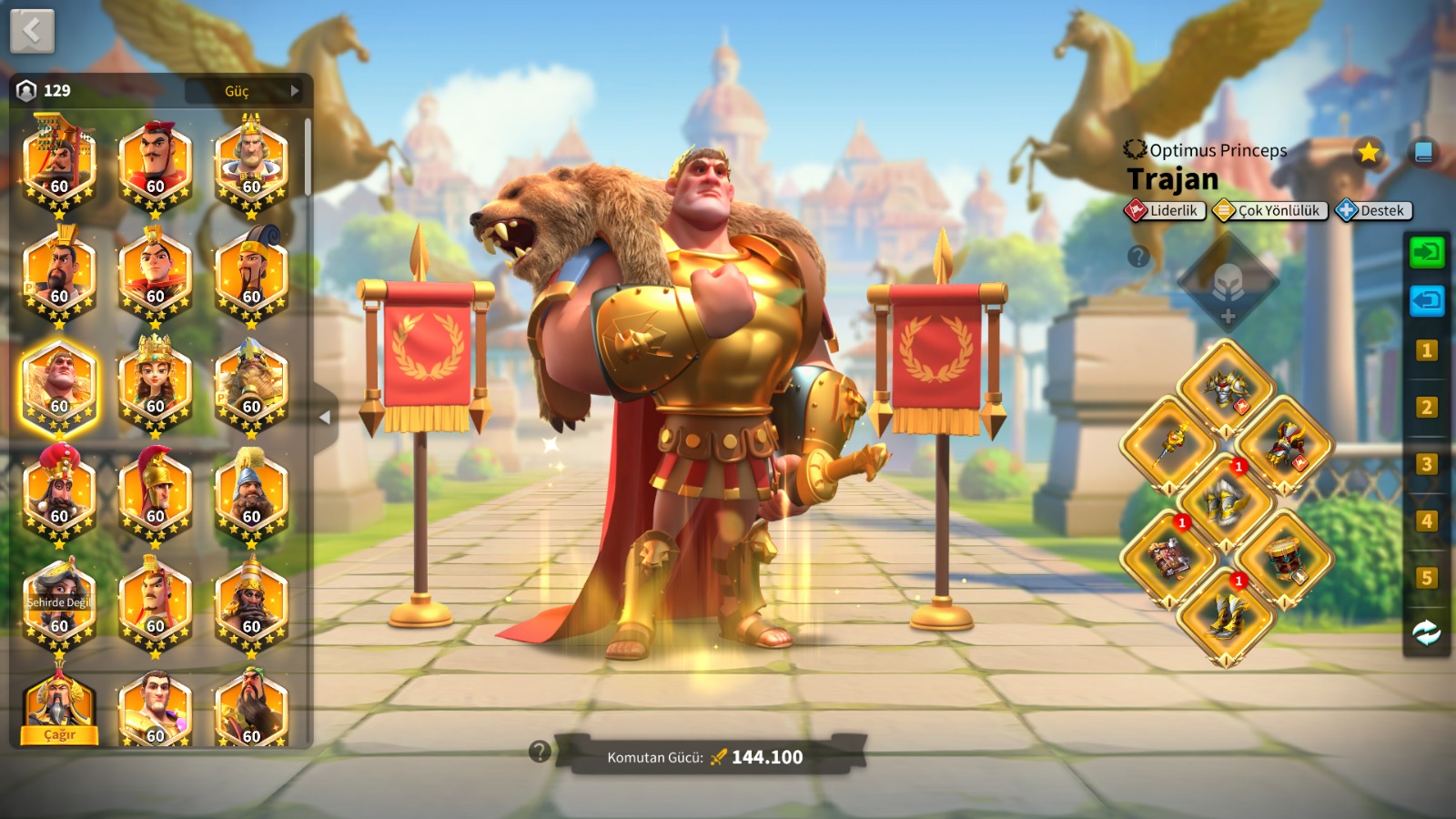Viewport: 1456px width, 819px height.
Task: Select the golden staff weapon slot
Action: (1170, 445)
